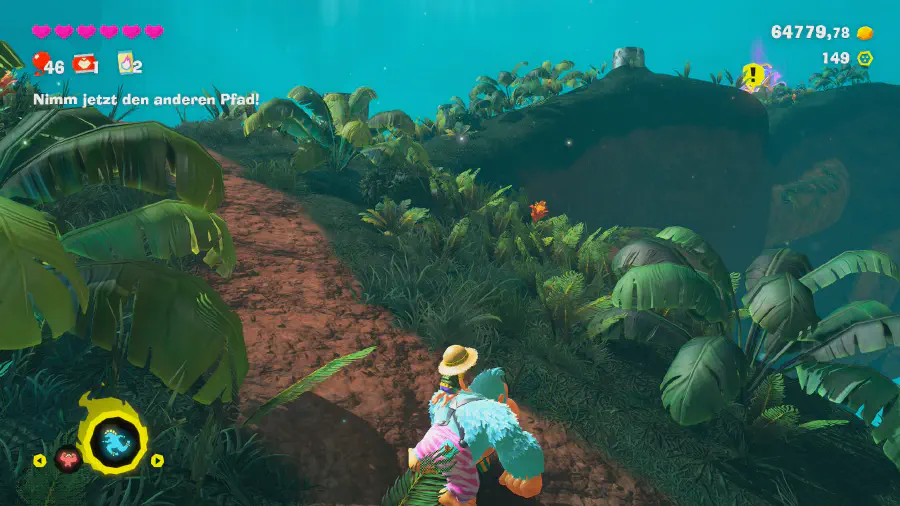Click the gold nugget currency icon
Image resolution: width=900 pixels, height=506 pixels.
click(x=865, y=33)
